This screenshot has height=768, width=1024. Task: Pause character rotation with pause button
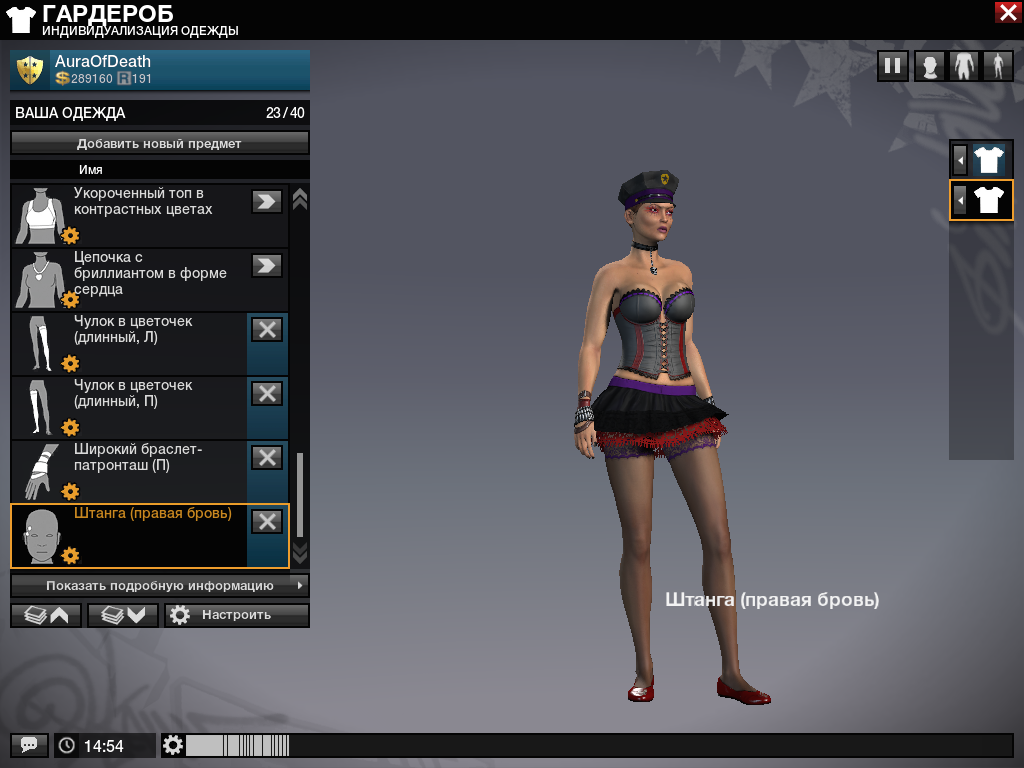[893, 67]
